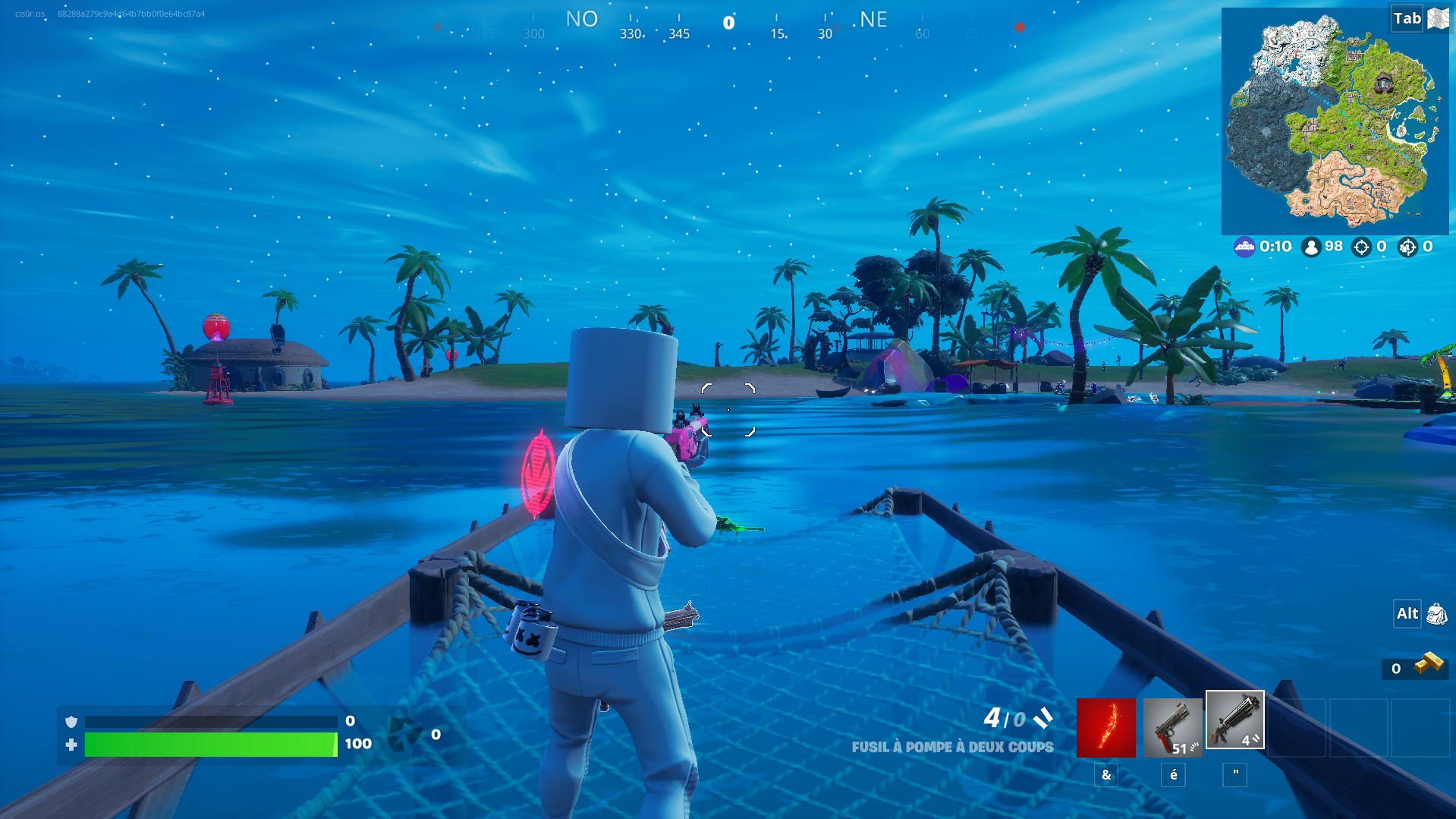The image size is (1456, 819).
Task: Click the squad eliminations target icon
Action: click(1408, 247)
